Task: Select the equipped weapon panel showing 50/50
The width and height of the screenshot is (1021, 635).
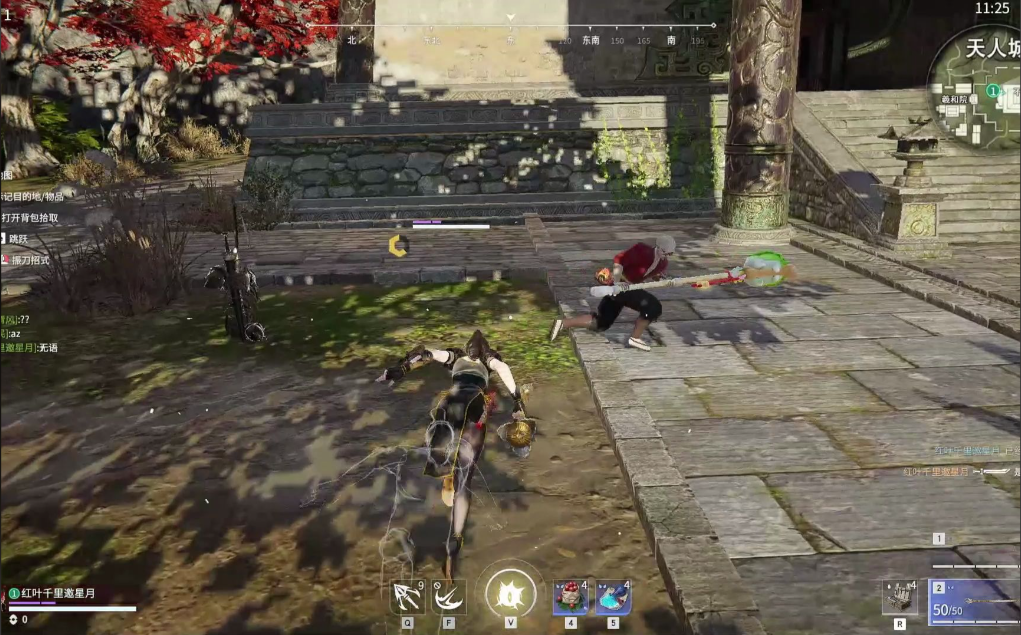Action: tap(973, 602)
